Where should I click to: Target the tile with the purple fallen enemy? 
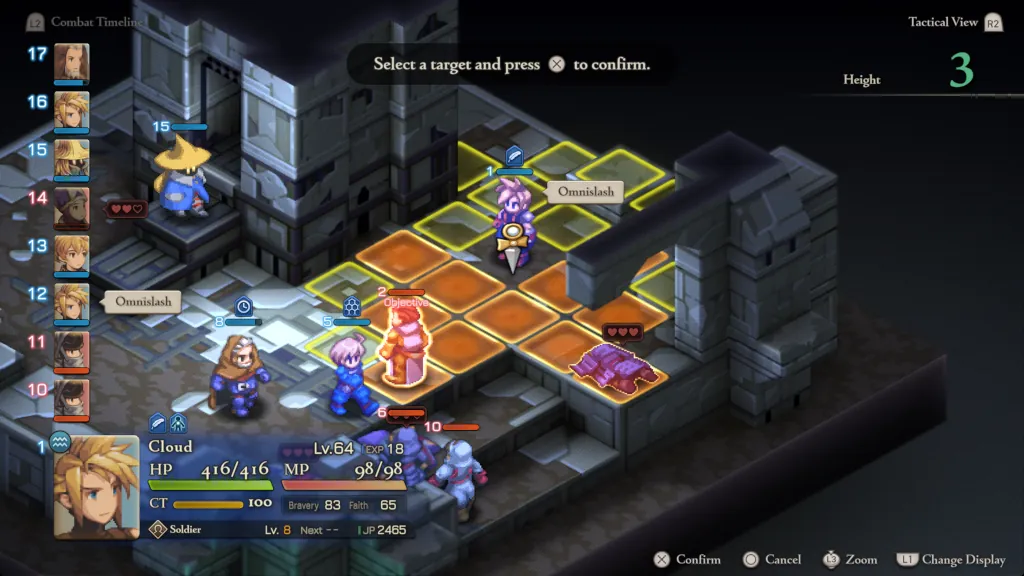tap(612, 368)
